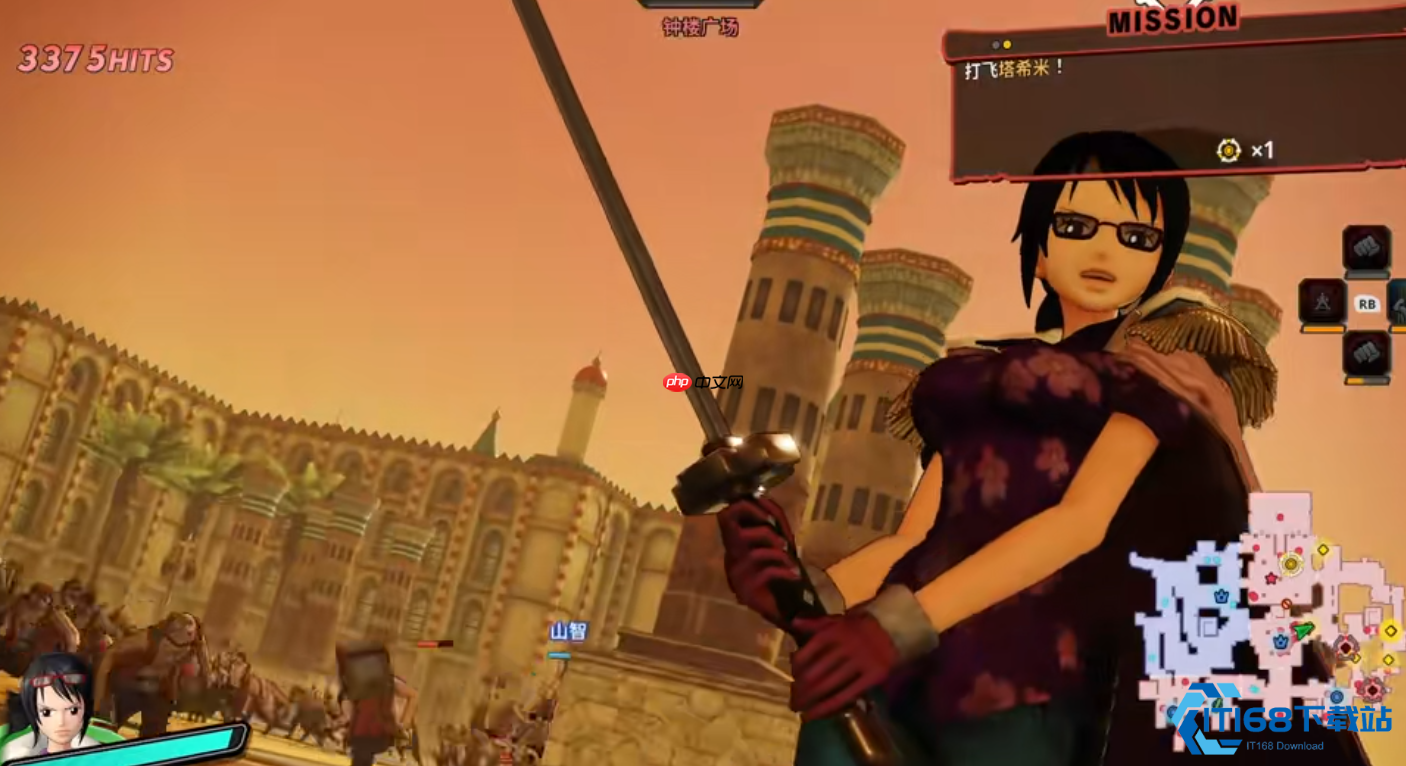Select the green player arrow on the minimap
Screen dimensions: 1406x766
(1304, 630)
